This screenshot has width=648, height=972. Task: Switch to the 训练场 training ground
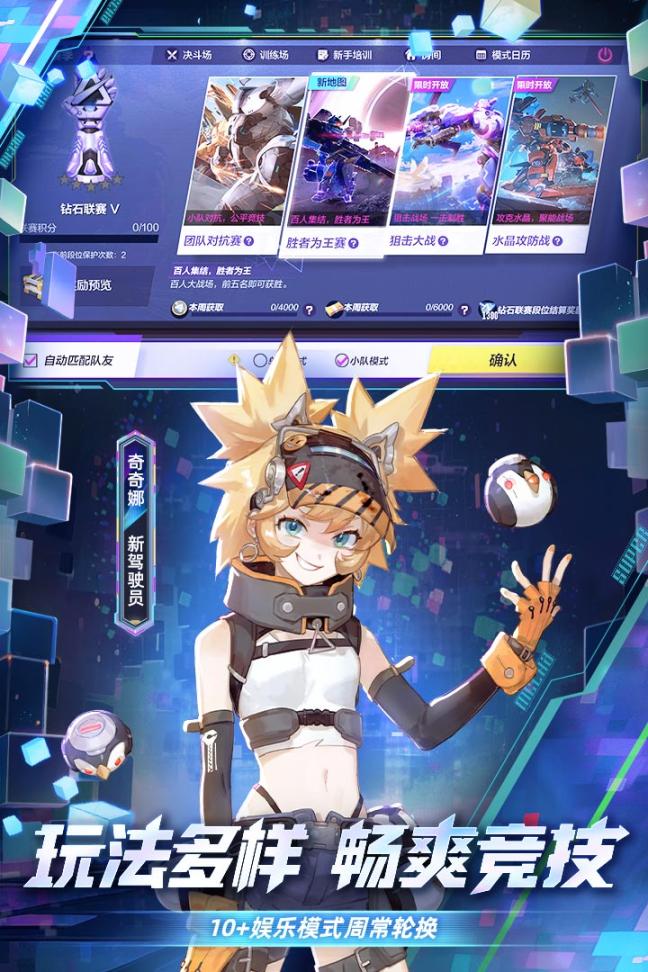point(265,55)
